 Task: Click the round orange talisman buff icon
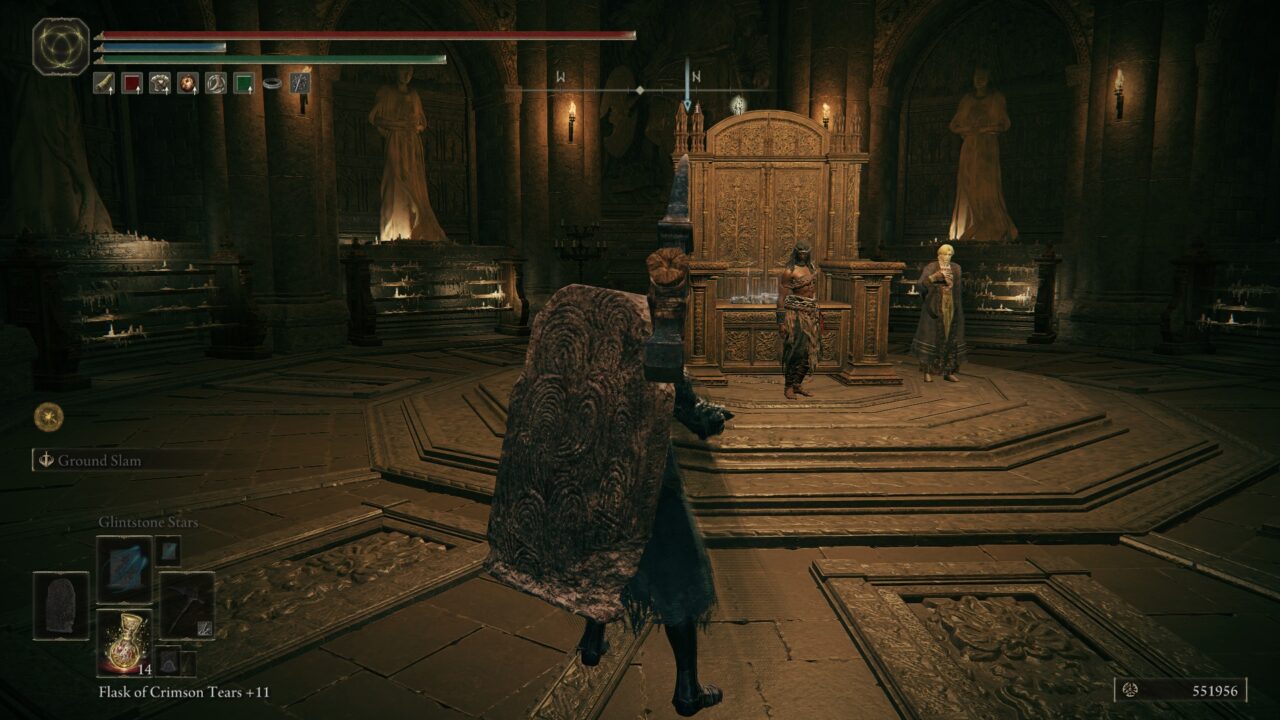pos(188,83)
